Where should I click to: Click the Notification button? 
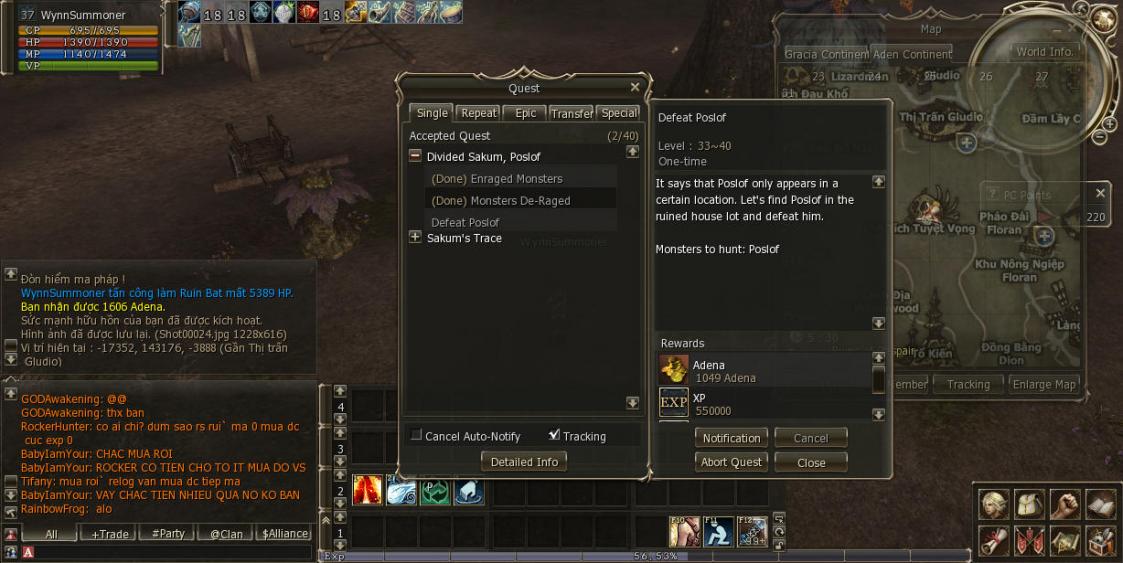coord(731,438)
